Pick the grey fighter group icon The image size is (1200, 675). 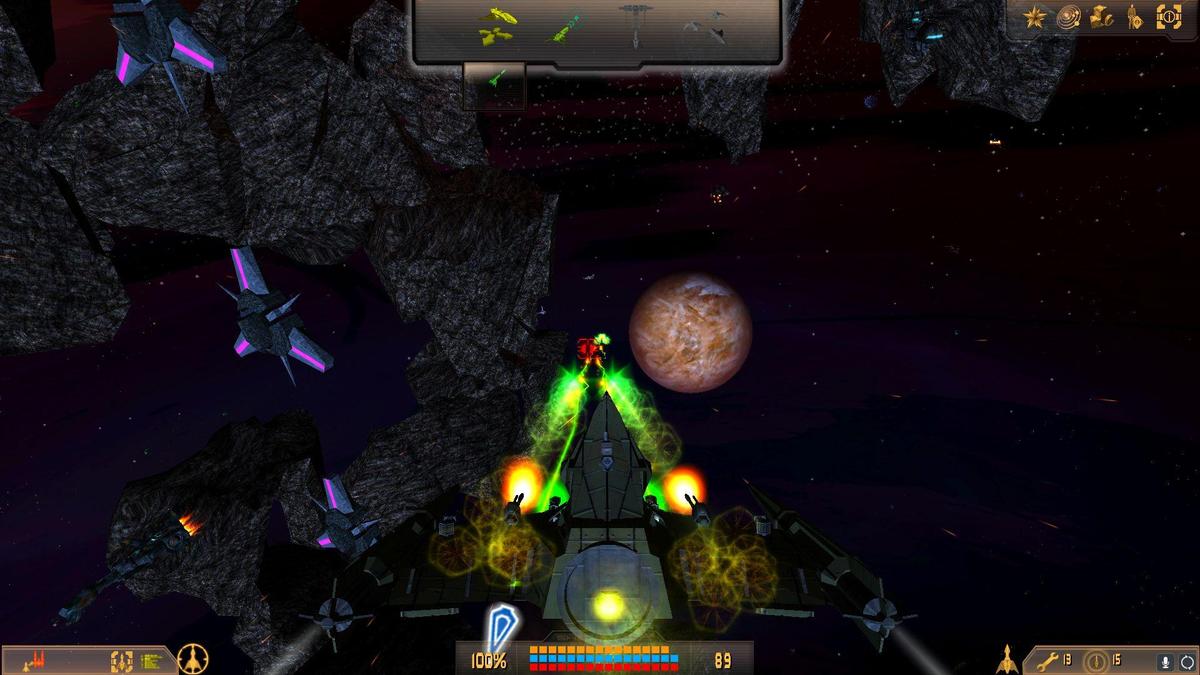point(705,27)
